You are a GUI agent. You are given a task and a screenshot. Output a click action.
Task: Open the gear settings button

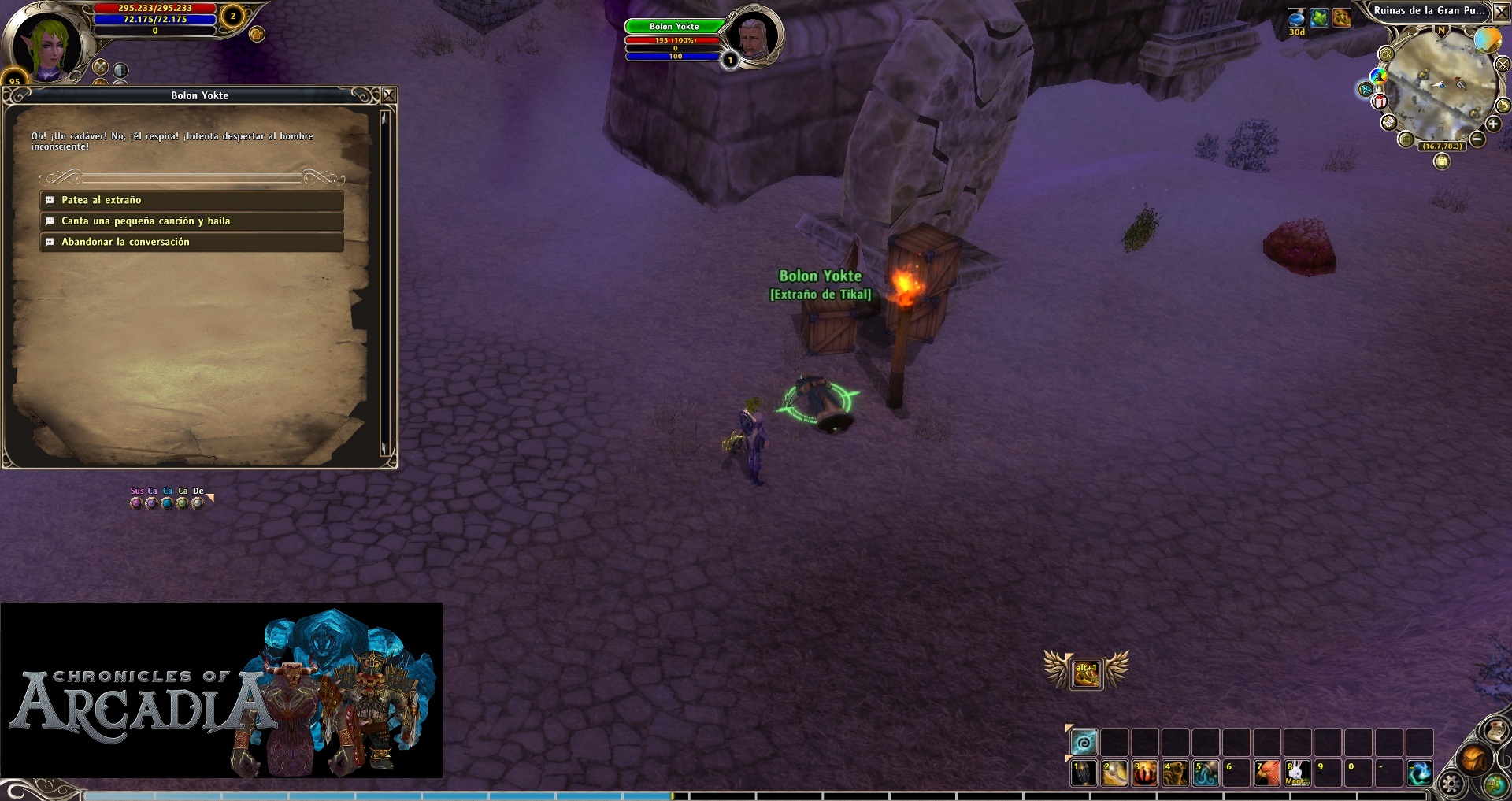(1451, 784)
